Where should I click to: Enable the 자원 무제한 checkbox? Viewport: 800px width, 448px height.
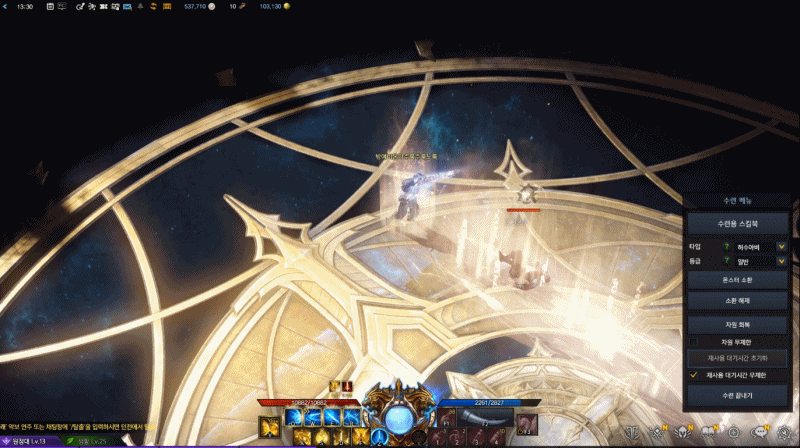coord(694,342)
